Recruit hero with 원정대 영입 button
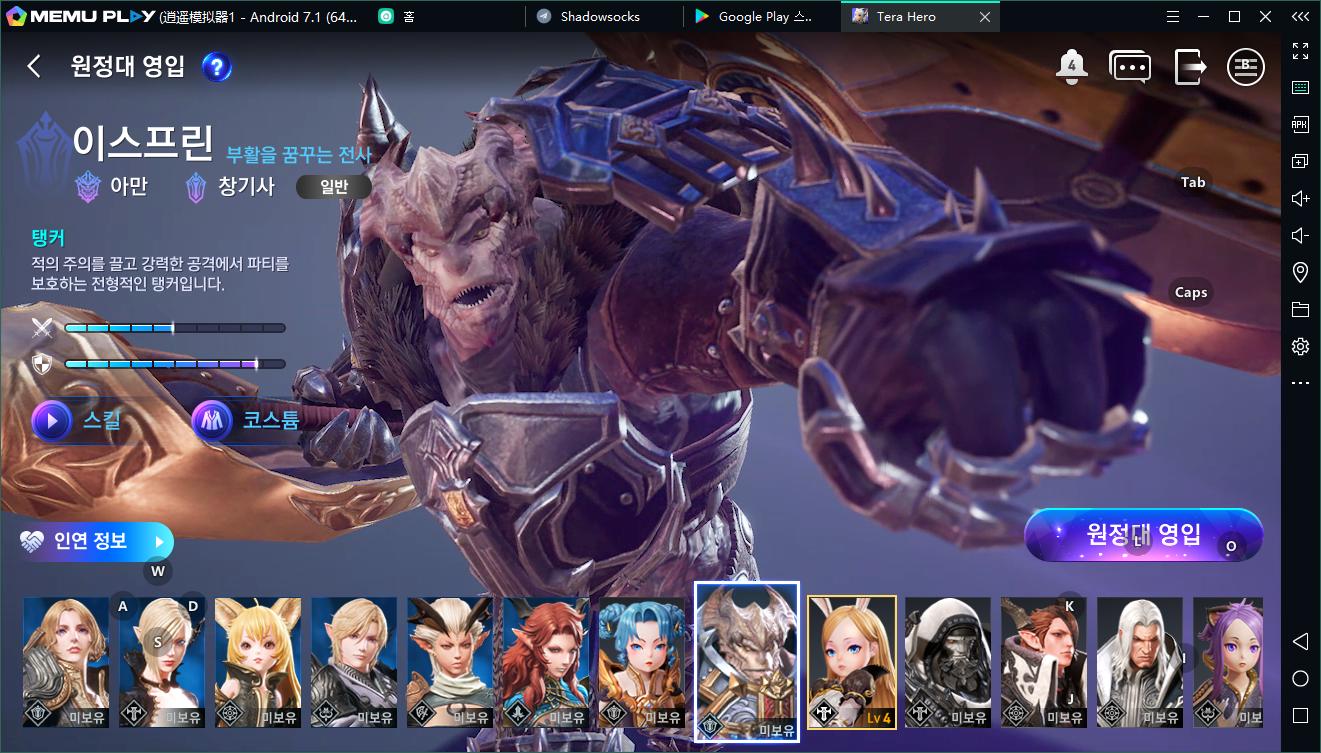Screen dimensions: 1321x753 1143,534
